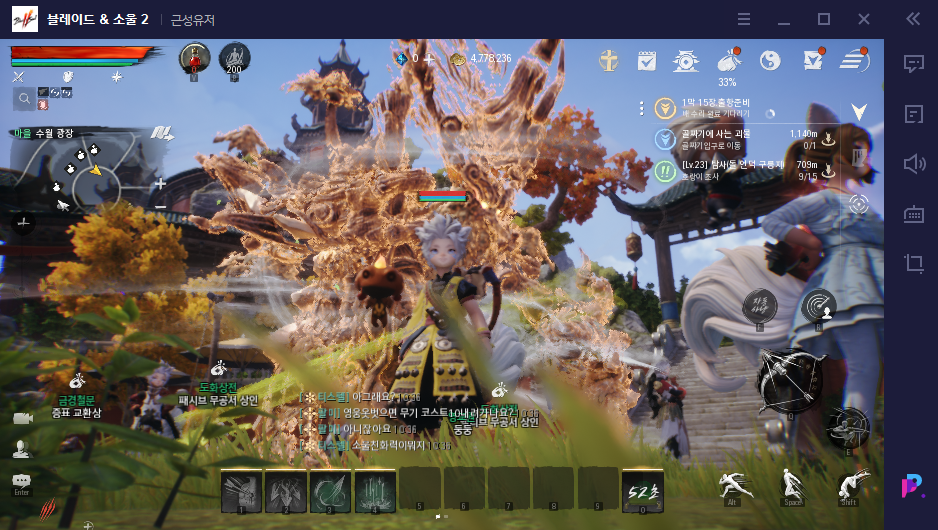Activate the 52-second cooldown skill slot
Viewport: 938px width, 530px height.
click(642, 490)
